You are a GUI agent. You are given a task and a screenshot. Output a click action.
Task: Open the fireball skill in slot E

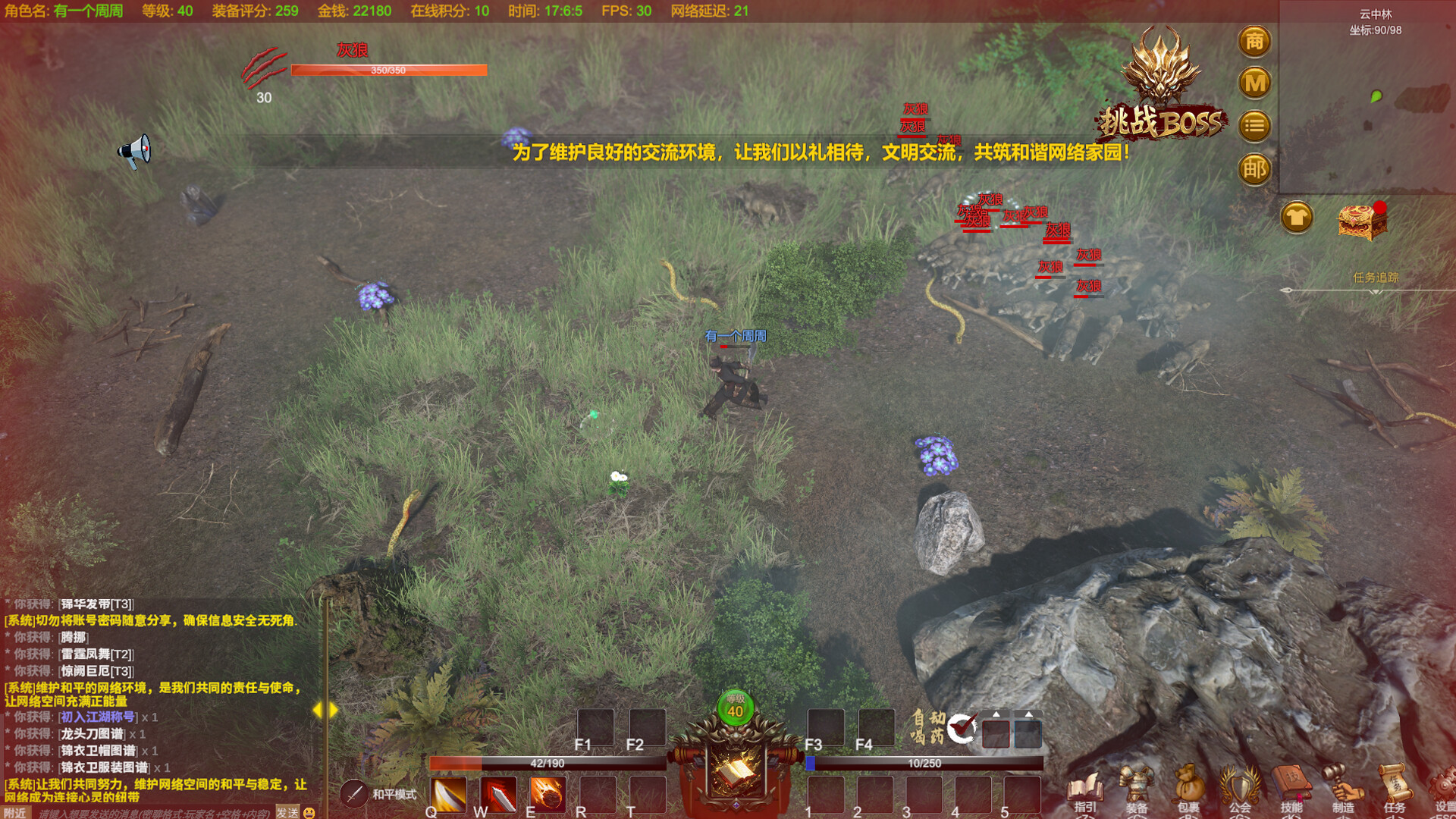[x=548, y=795]
